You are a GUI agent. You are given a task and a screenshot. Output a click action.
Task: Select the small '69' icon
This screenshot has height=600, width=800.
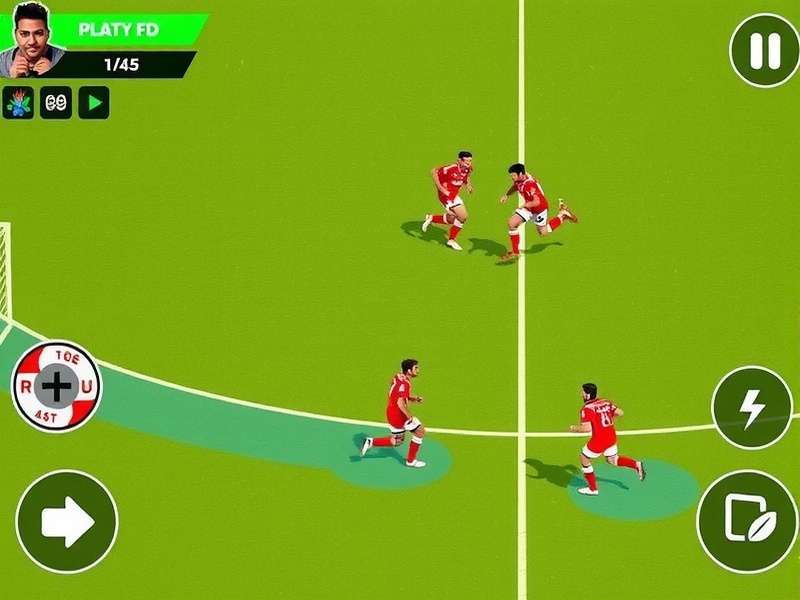(56, 102)
